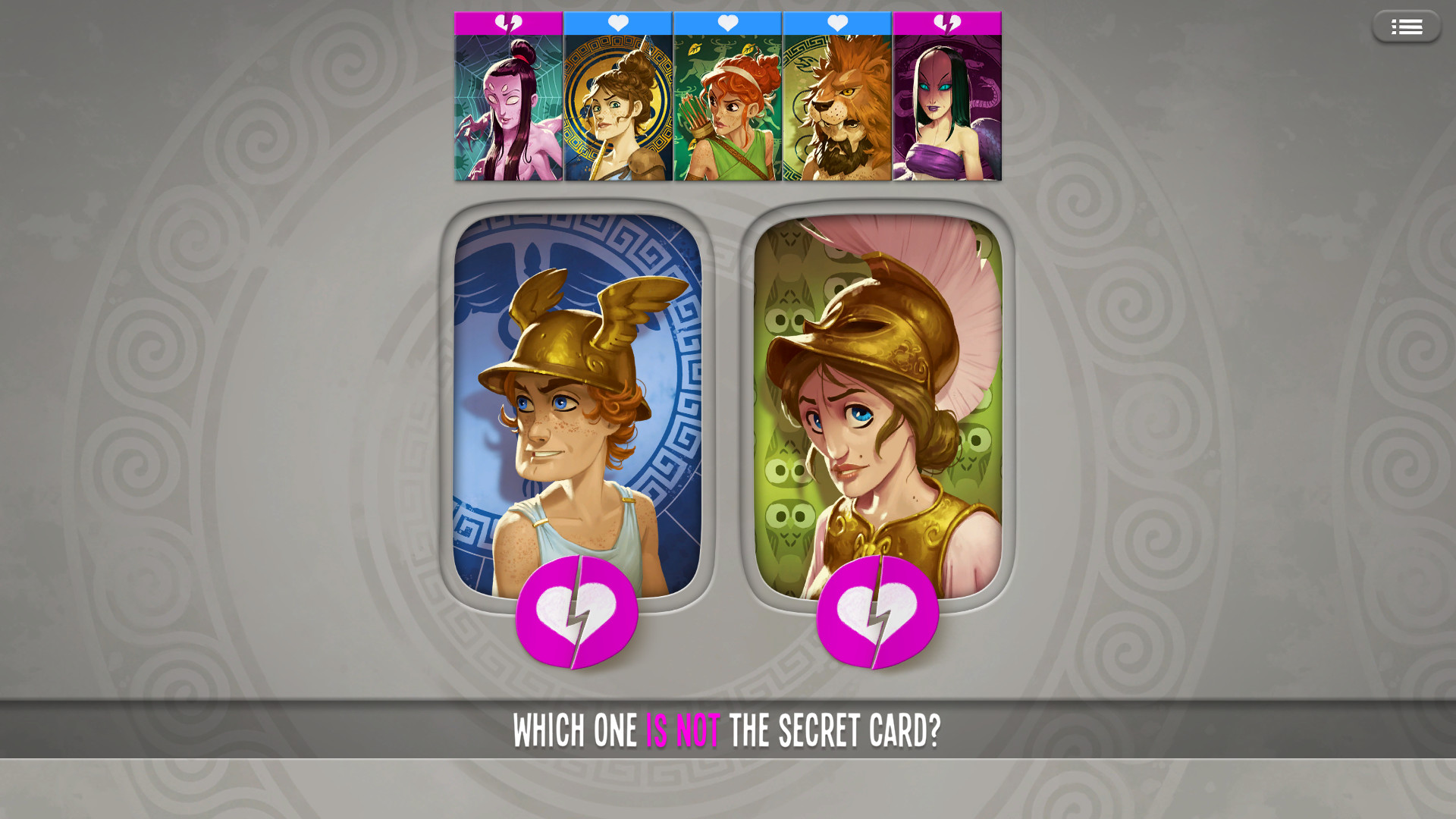Click the heart icon above the lion card
The image size is (1456, 819).
(x=836, y=24)
